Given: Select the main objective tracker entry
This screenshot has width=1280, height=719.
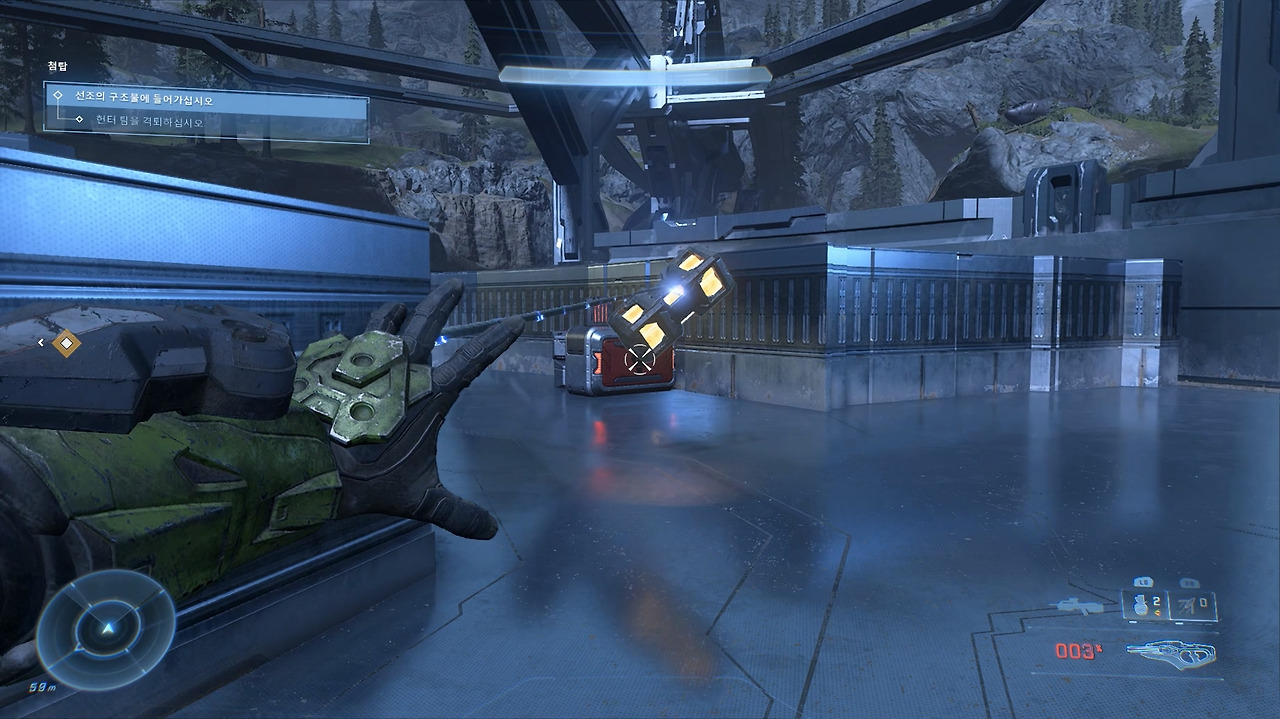Looking at the screenshot, I should 206,100.
